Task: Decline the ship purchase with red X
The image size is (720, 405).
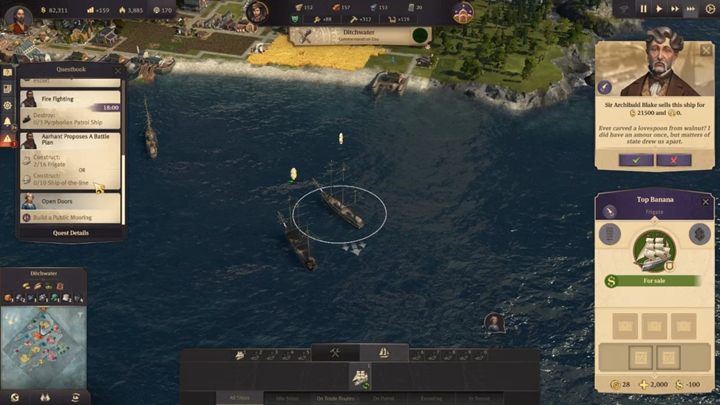Action: coord(673,160)
